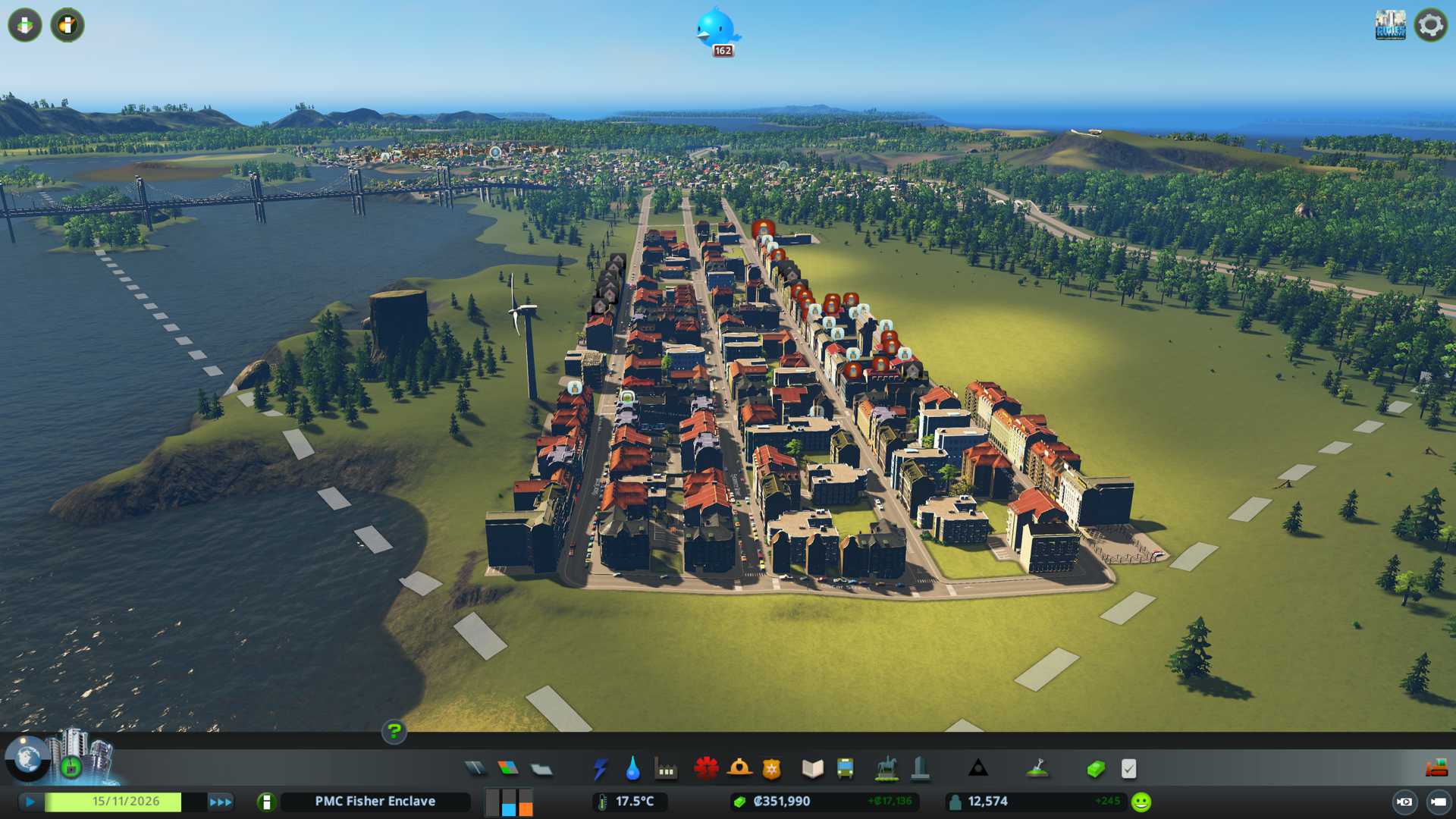The width and height of the screenshot is (1456, 819).
Task: Open the globe info views button
Action: (x=27, y=758)
